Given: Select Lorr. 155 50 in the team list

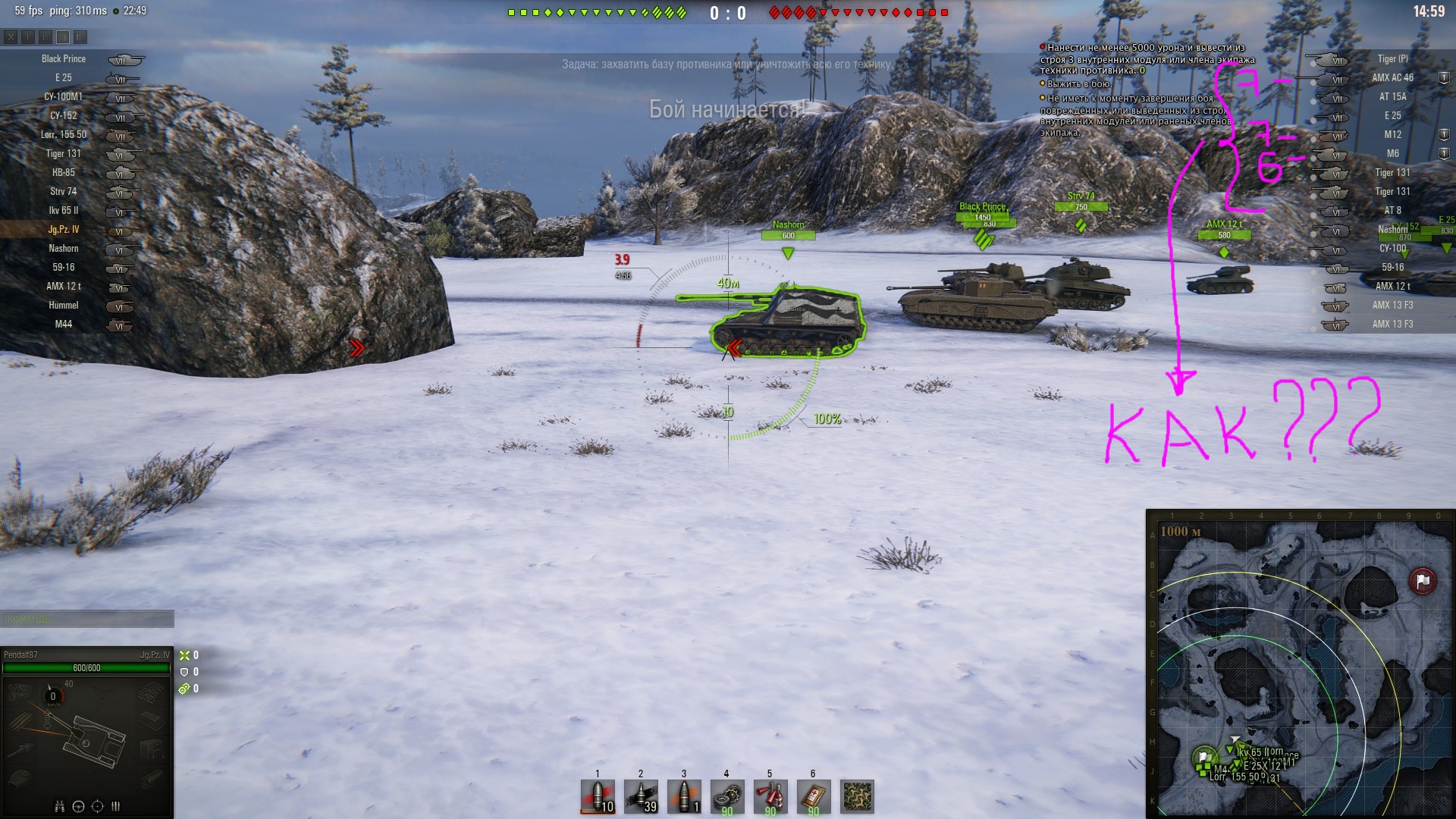Looking at the screenshot, I should [64, 135].
